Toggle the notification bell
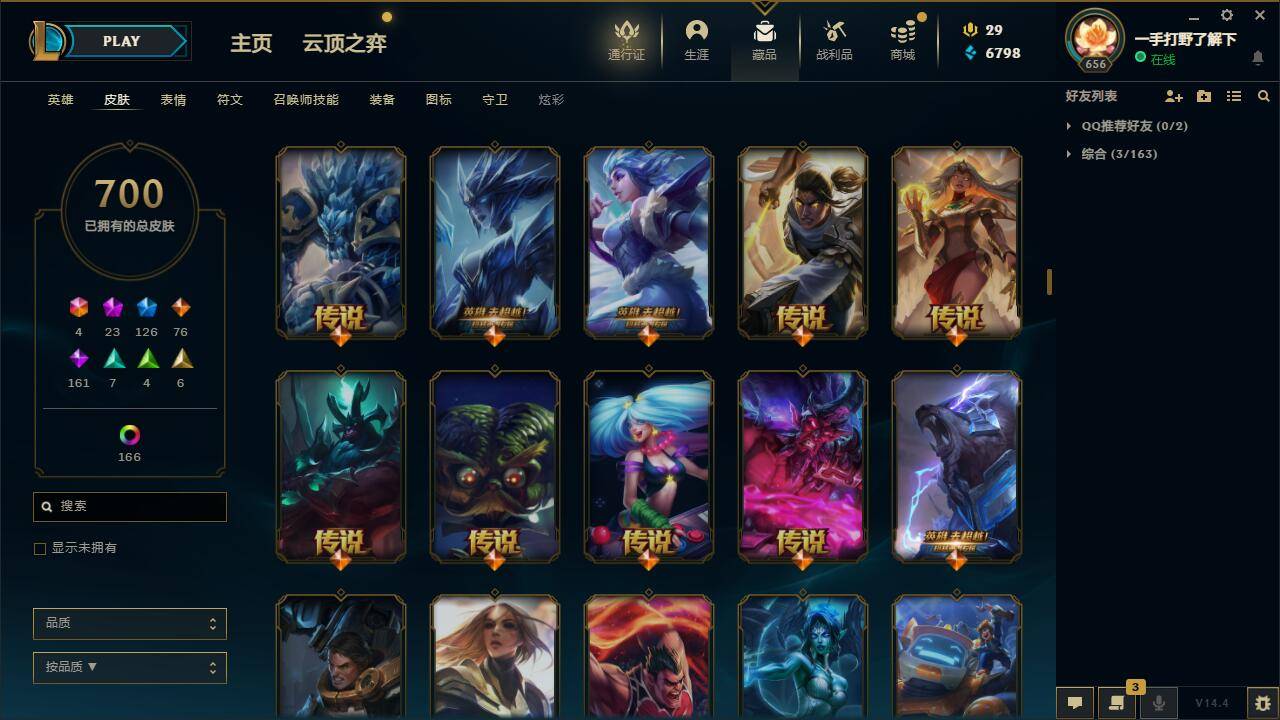The width and height of the screenshot is (1280, 720). 1258,59
